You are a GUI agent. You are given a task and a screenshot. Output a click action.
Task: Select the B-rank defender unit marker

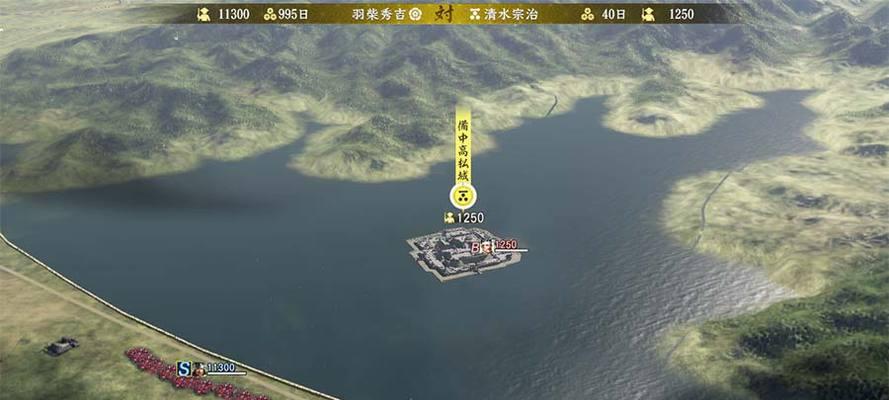coord(476,246)
